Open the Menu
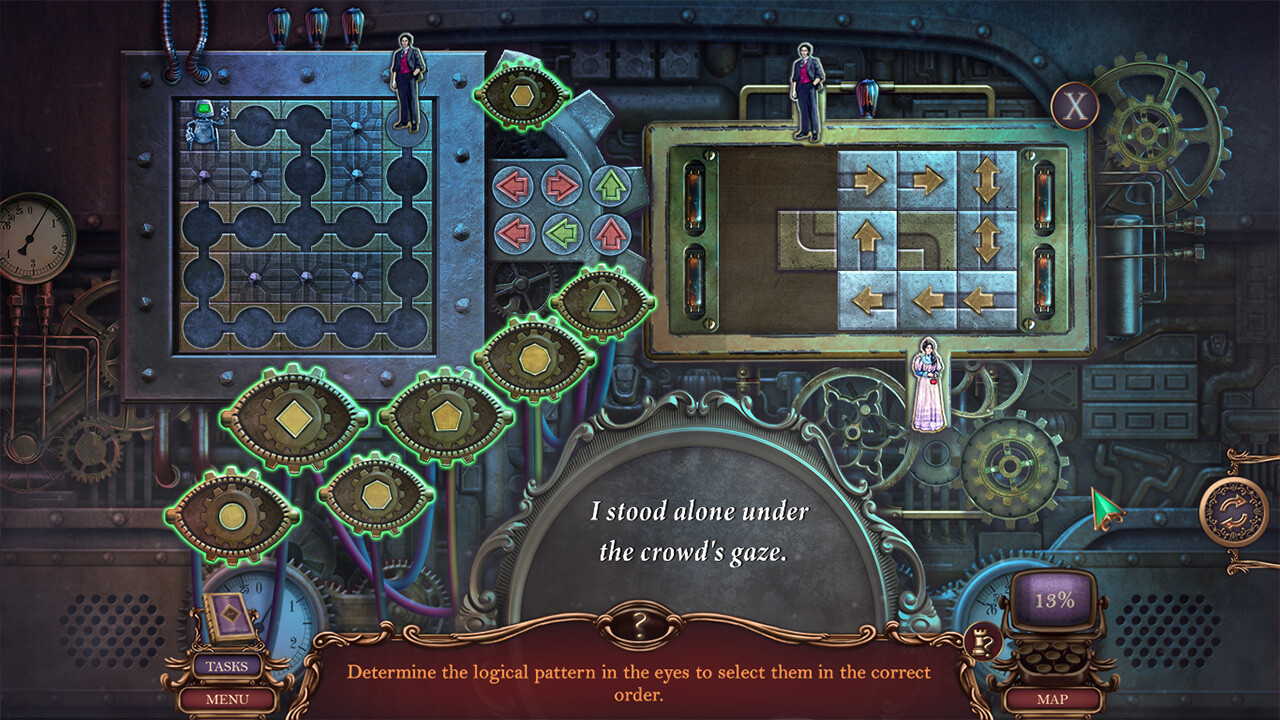The width and height of the screenshot is (1280, 720). tap(227, 699)
